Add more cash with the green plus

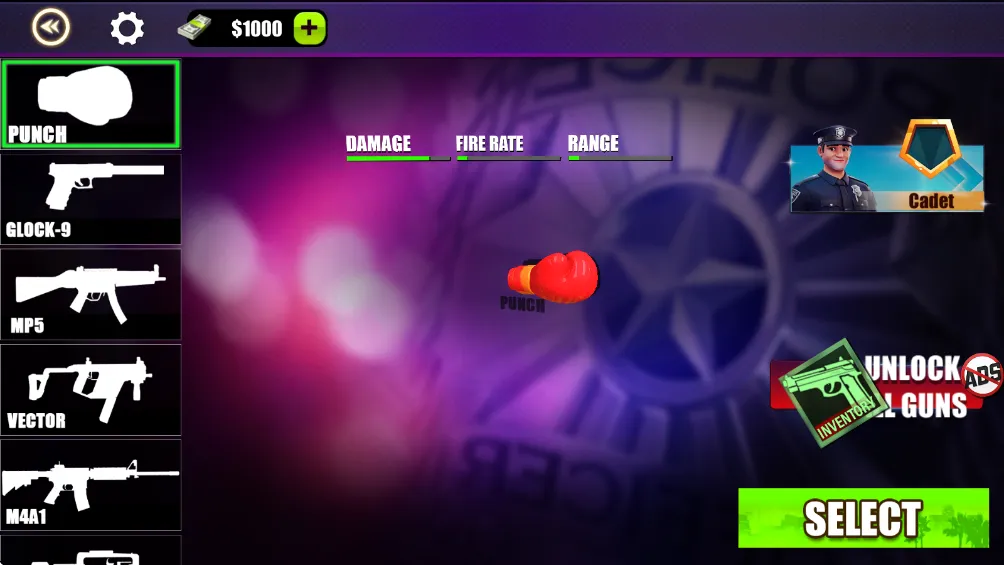tap(309, 29)
